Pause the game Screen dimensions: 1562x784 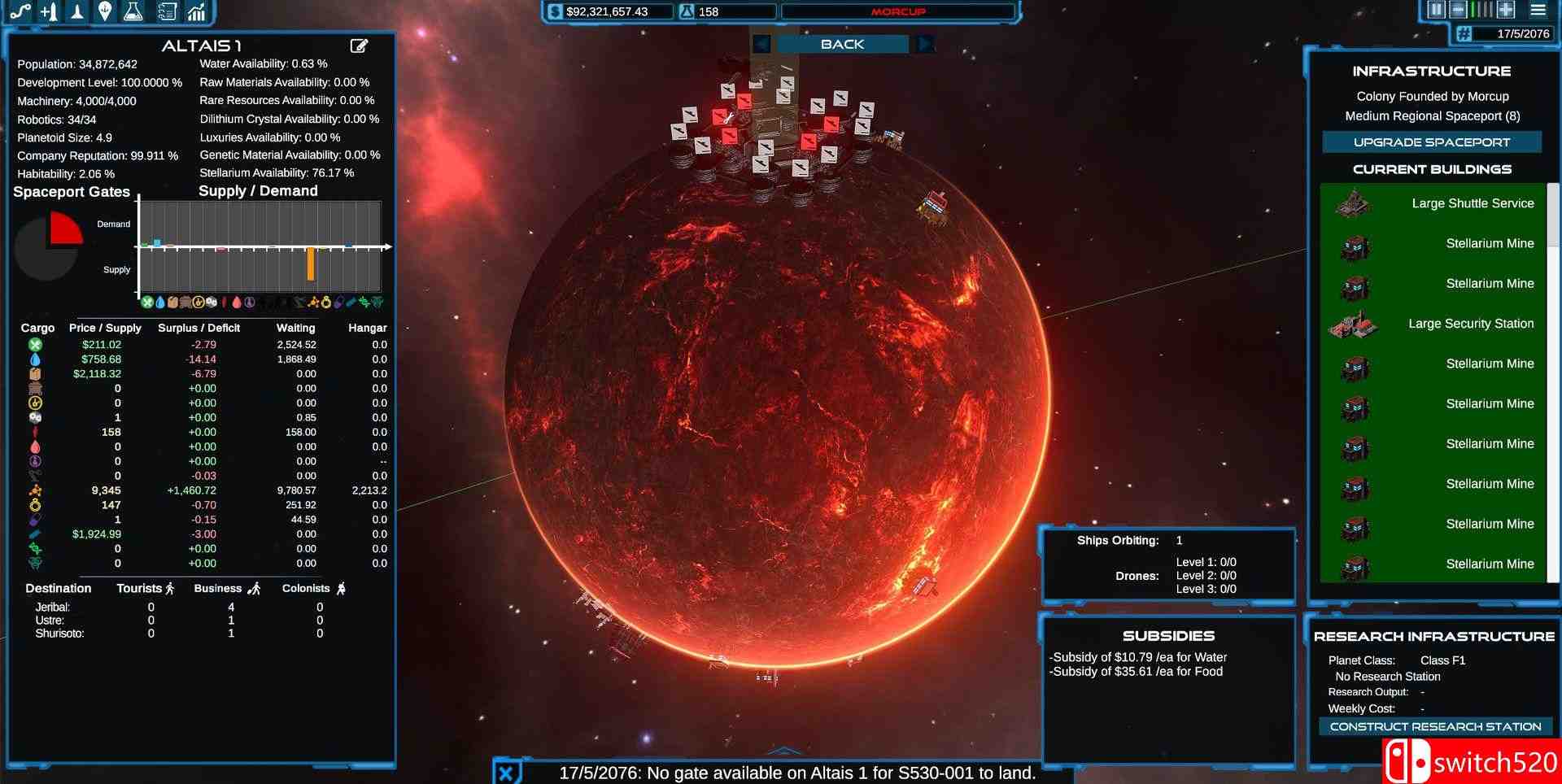[1436, 10]
